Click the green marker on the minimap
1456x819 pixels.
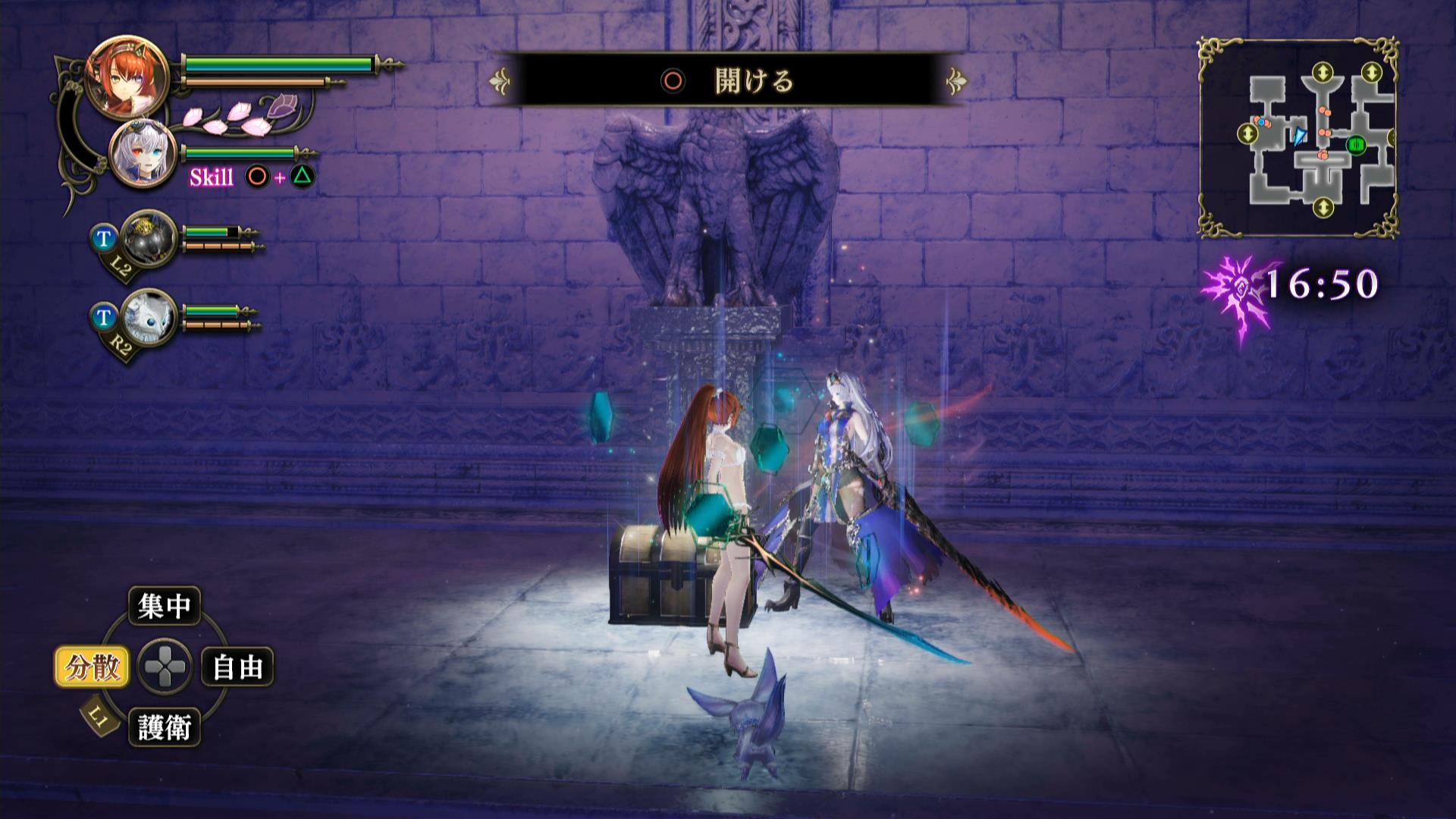(x=1356, y=144)
